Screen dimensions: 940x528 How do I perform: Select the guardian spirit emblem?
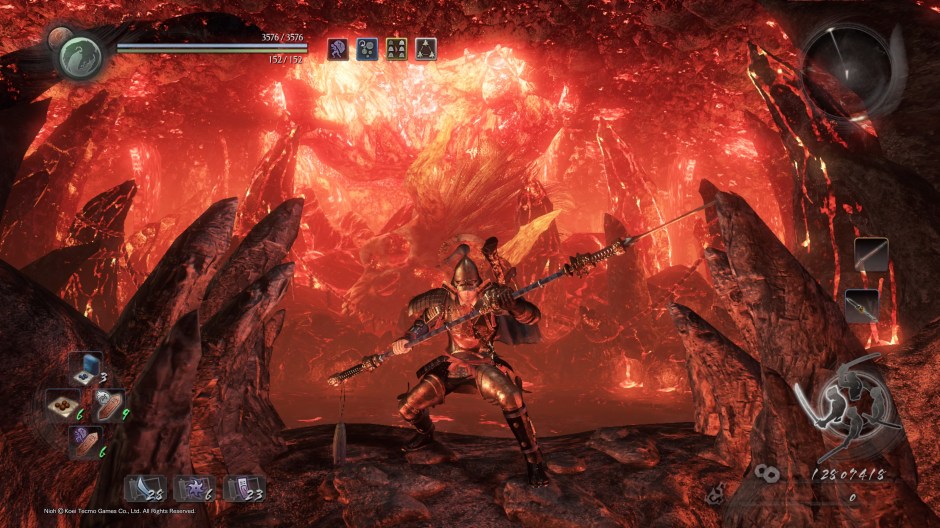(79, 56)
